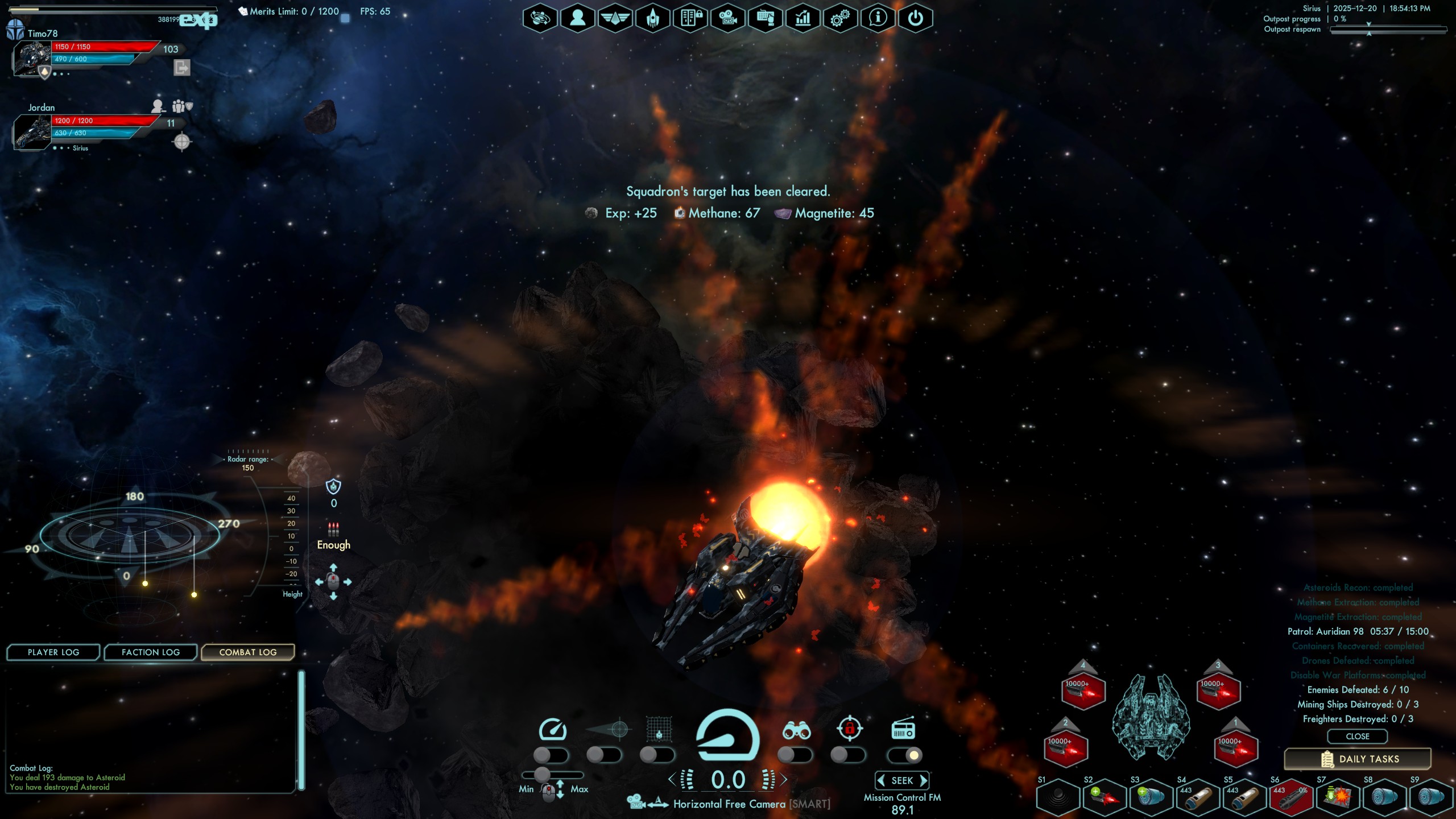1456x819 pixels.
Task: Select weapon group 3 hexagon
Action: pyautogui.click(x=1218, y=691)
